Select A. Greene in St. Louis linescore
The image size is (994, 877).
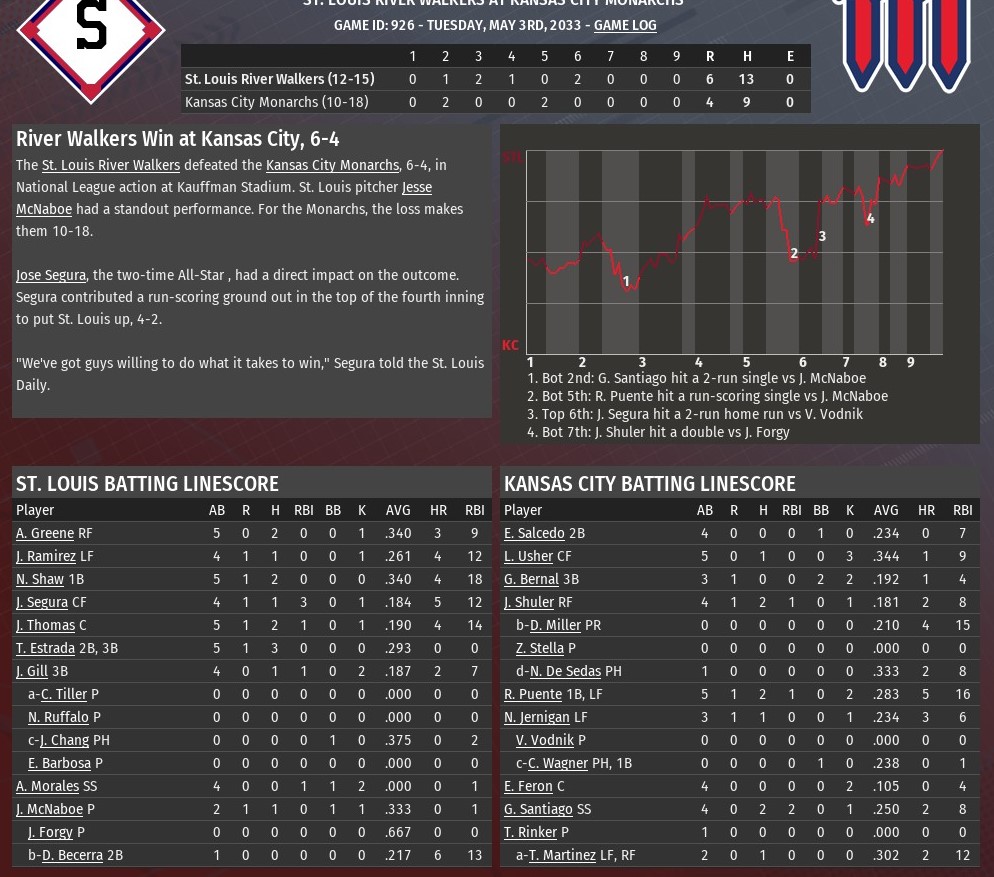point(45,534)
